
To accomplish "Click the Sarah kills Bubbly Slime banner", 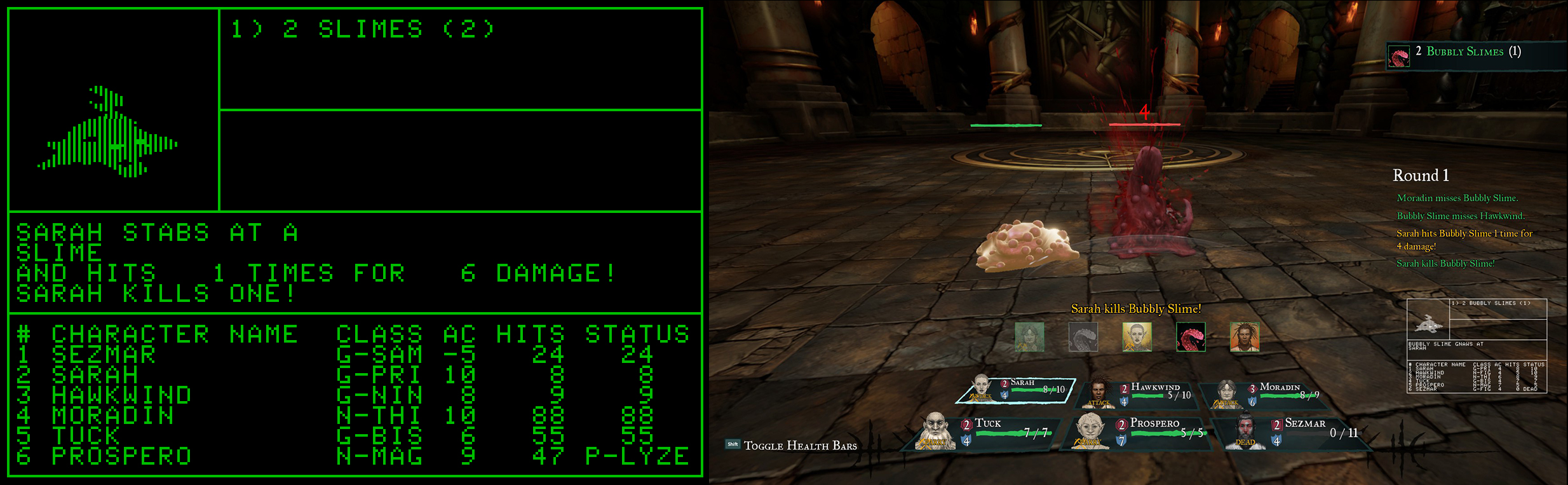I will (x=1135, y=309).
